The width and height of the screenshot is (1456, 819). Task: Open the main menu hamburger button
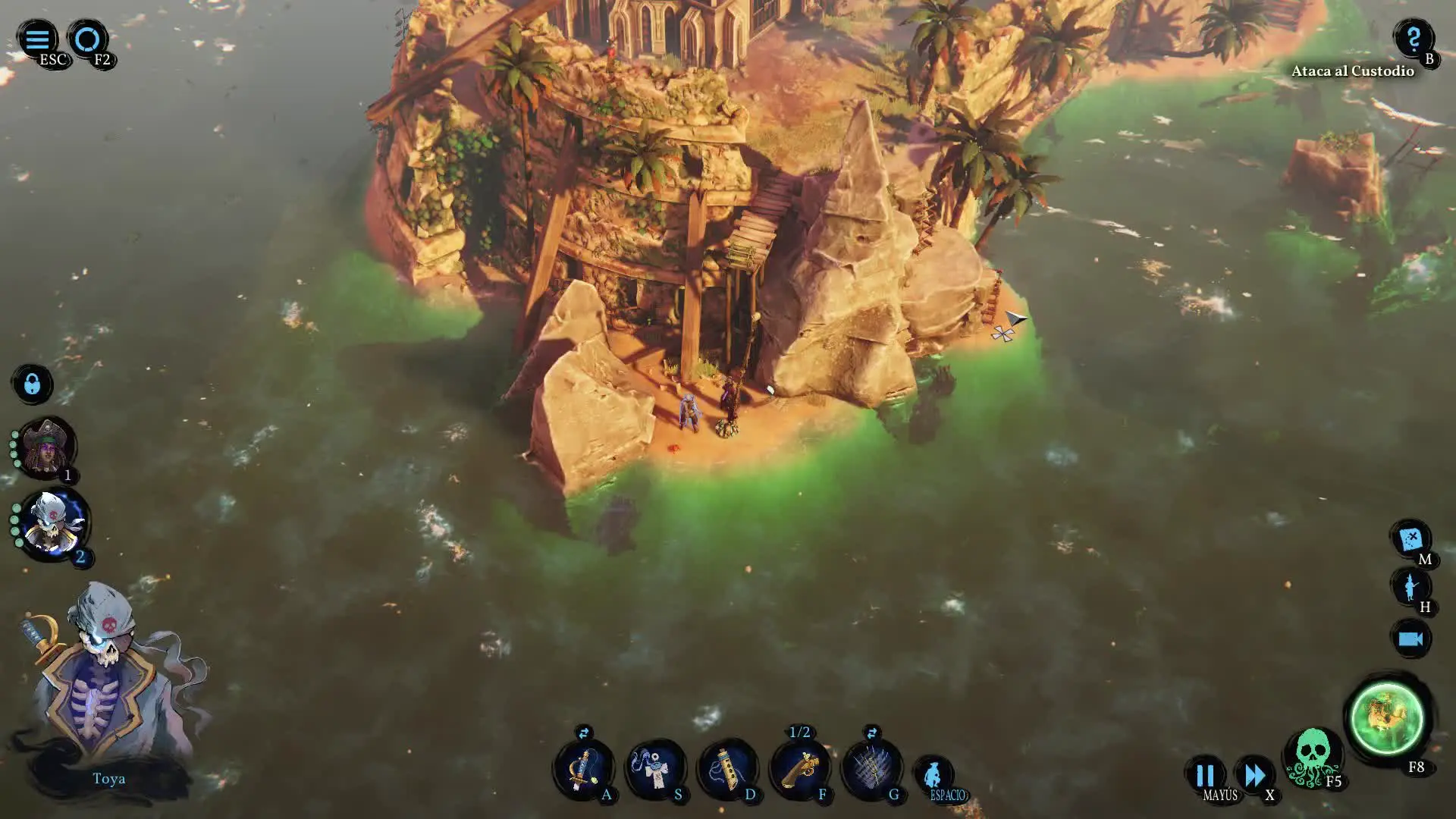pyautogui.click(x=36, y=39)
